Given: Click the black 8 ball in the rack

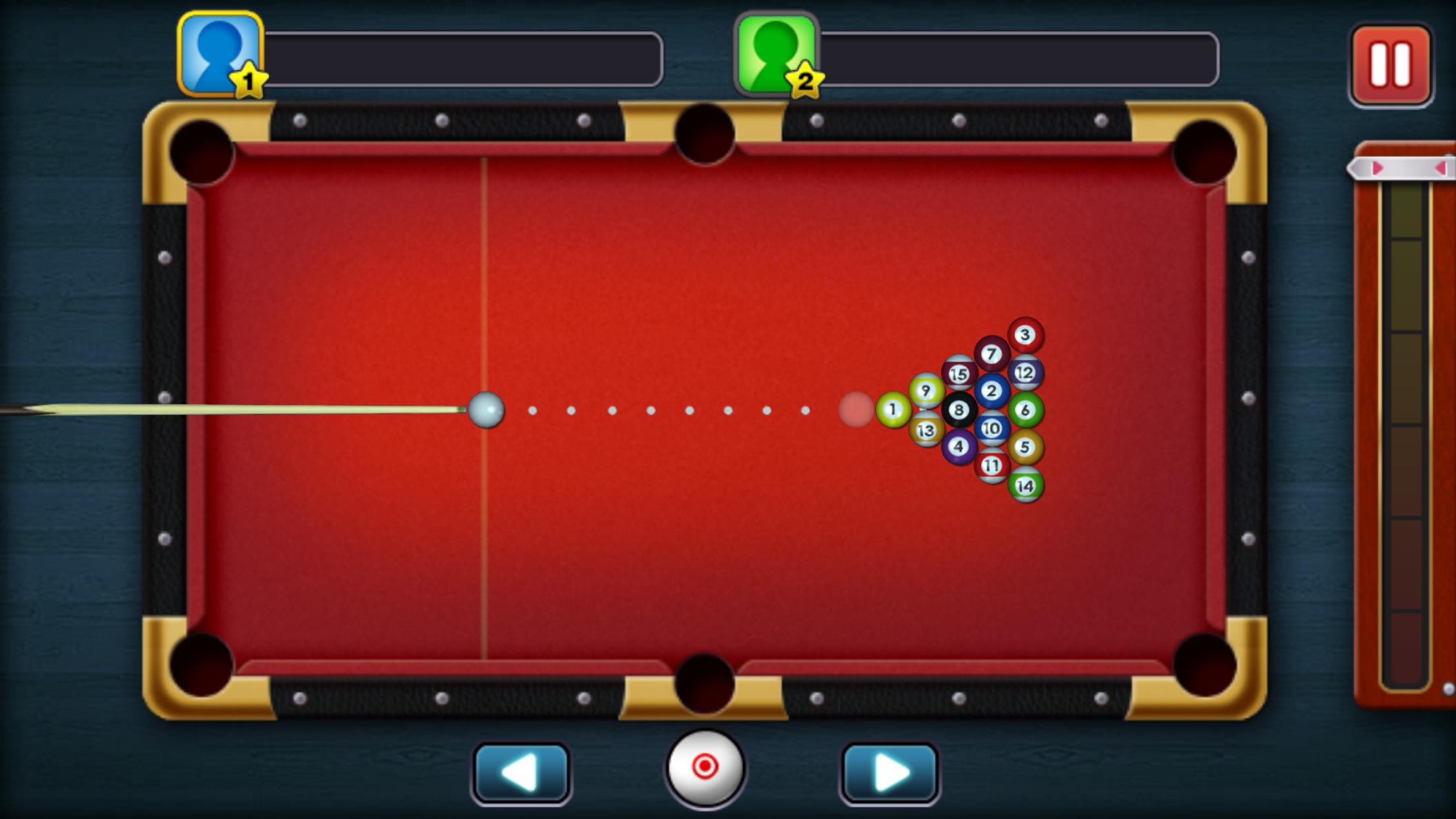Looking at the screenshot, I should pyautogui.click(x=958, y=410).
